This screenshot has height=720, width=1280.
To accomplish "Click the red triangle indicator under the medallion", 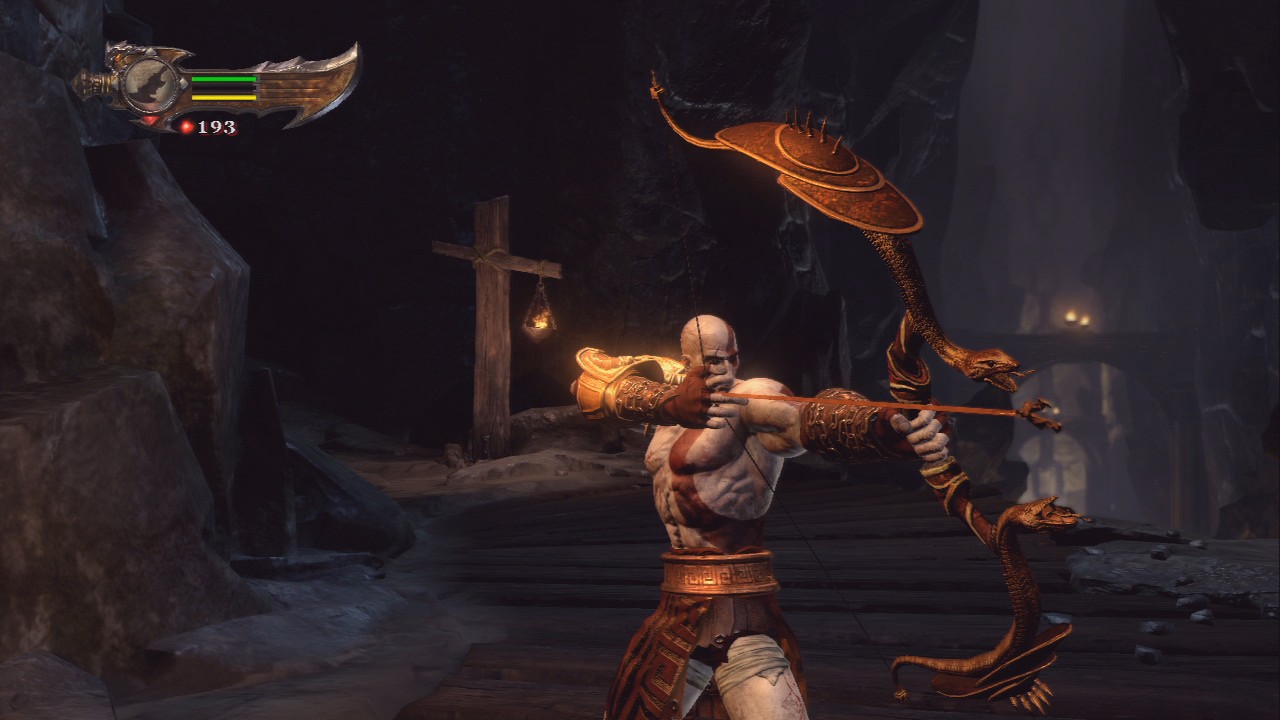I will (151, 119).
